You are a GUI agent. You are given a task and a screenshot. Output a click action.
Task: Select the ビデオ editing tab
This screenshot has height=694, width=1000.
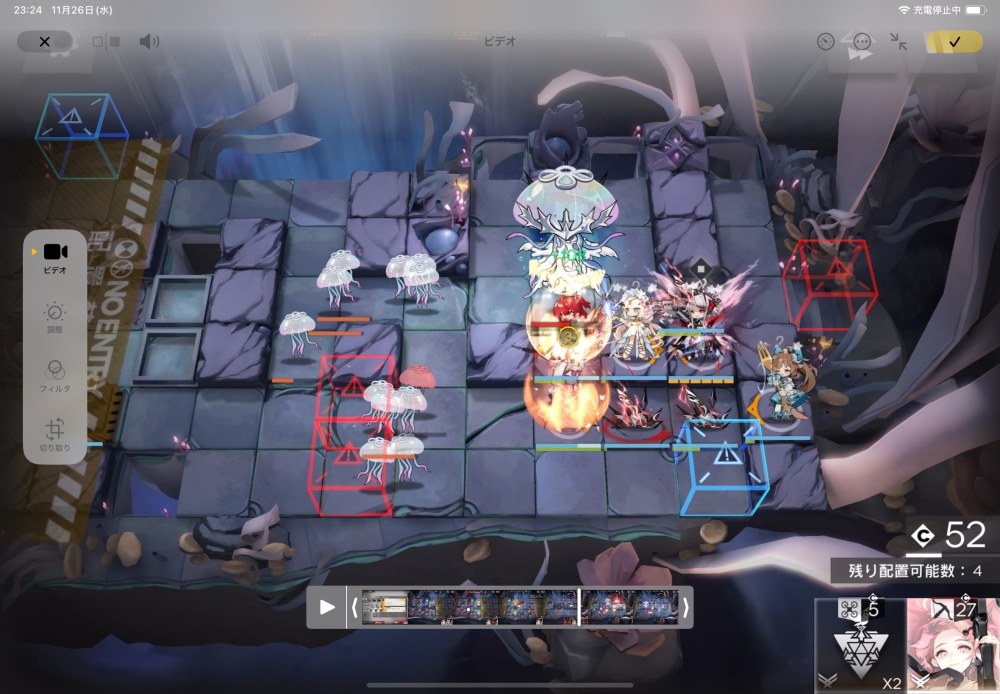tap(56, 257)
